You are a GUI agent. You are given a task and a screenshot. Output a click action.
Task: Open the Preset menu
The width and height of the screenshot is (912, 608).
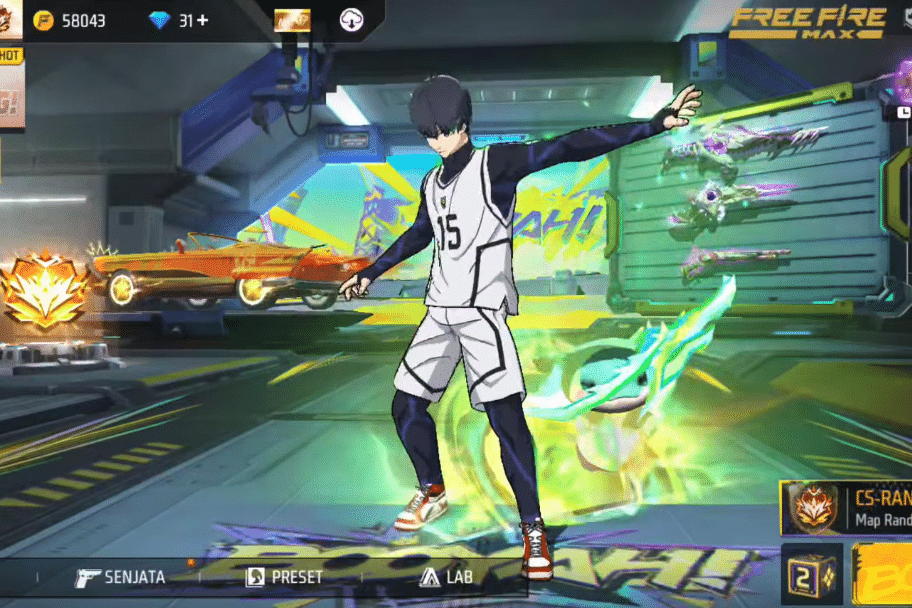[x=286, y=577]
